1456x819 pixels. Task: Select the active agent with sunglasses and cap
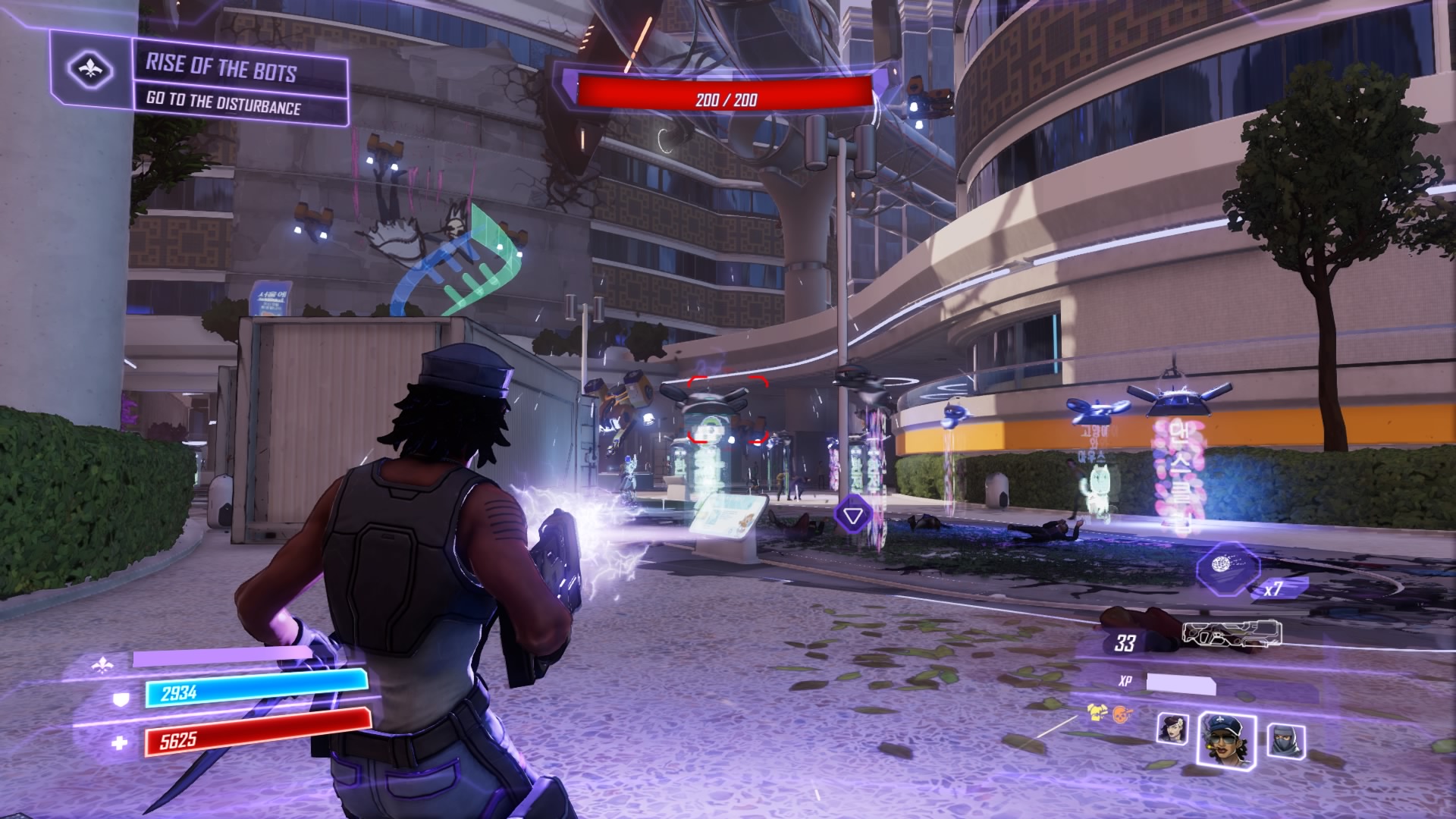[x=1225, y=738]
